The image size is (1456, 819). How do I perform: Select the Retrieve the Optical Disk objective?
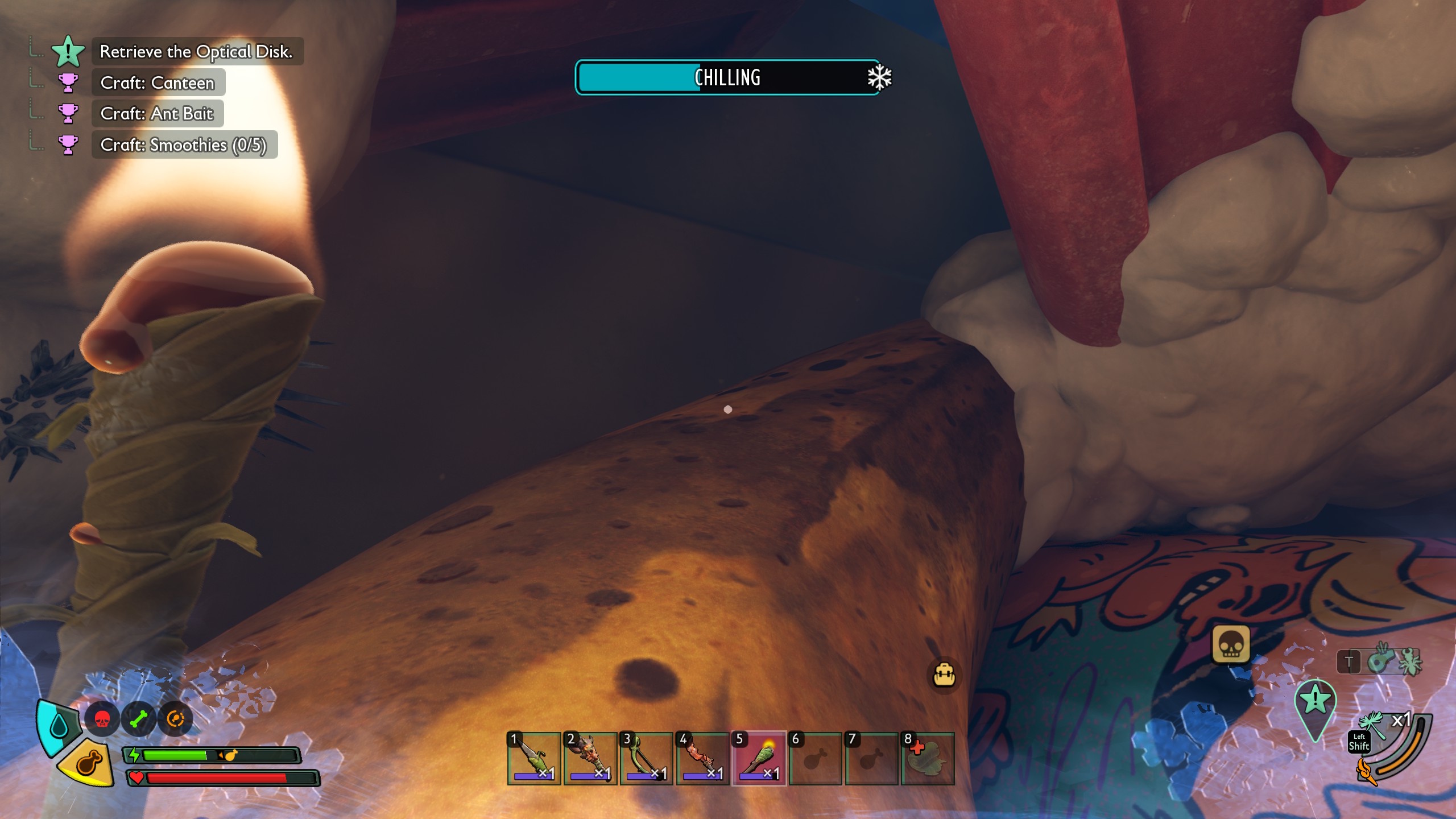tap(196, 52)
